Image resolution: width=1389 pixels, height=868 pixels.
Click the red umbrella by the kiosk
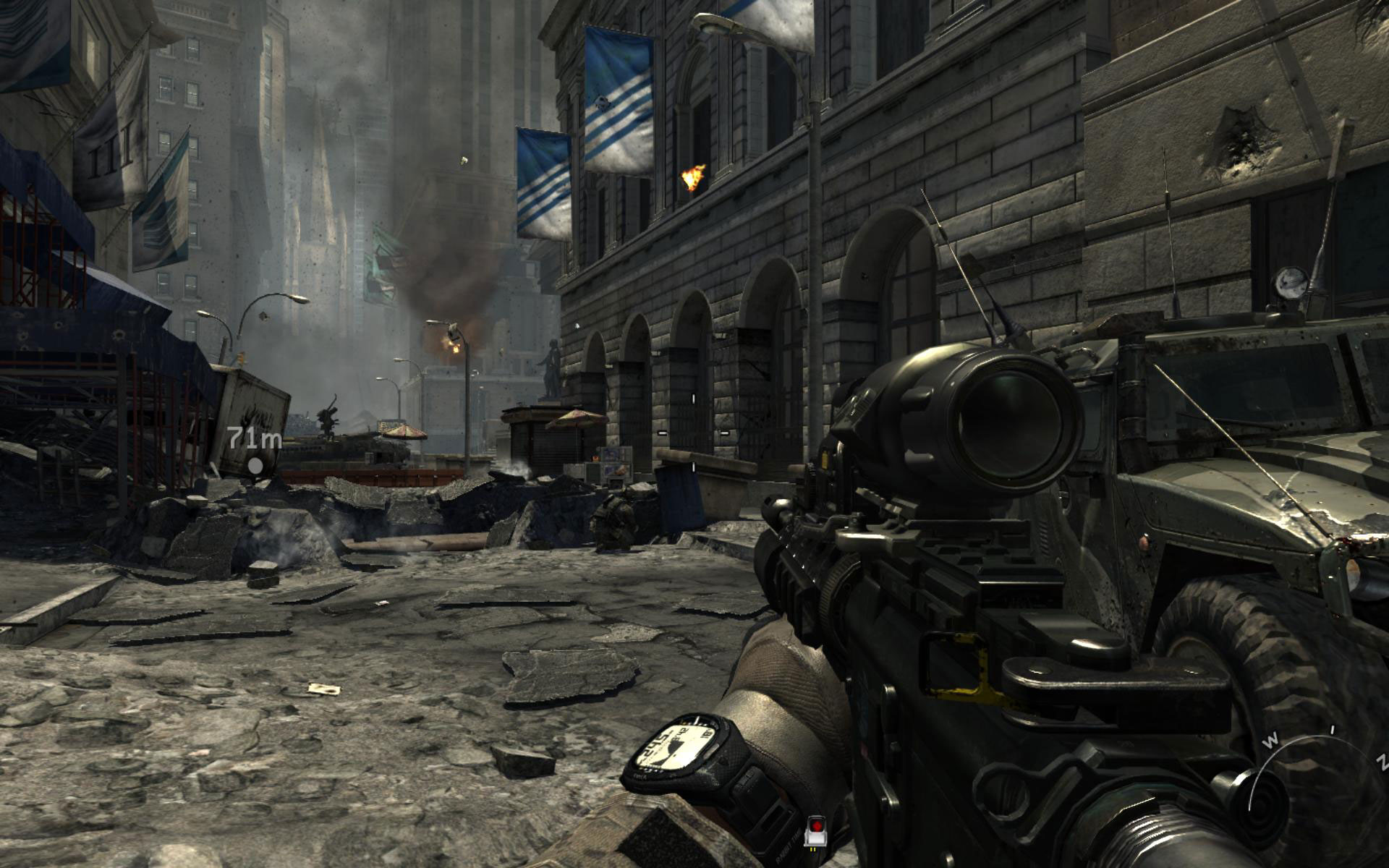(x=575, y=418)
